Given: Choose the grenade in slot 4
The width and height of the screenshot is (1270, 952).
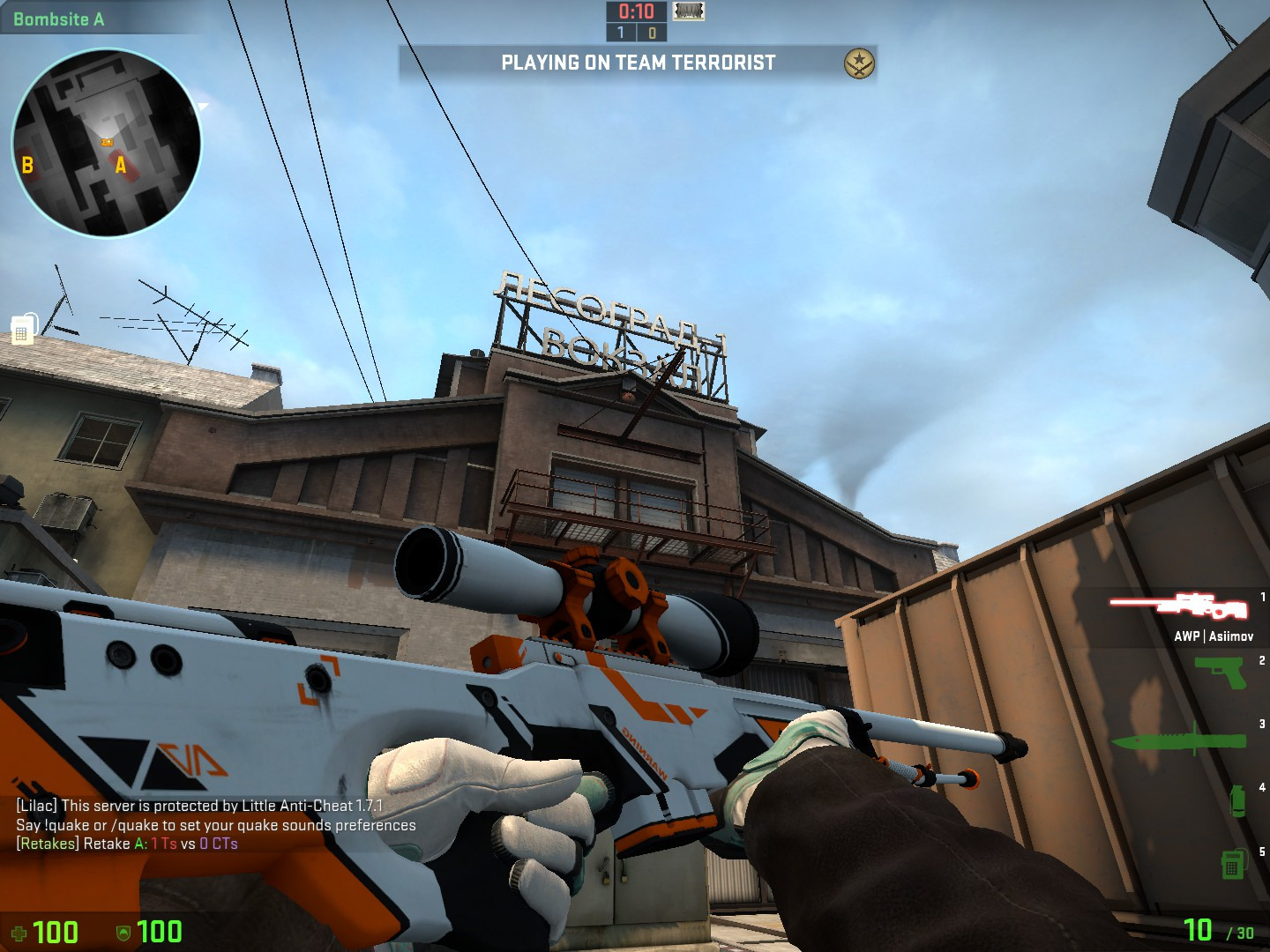Looking at the screenshot, I should click(1237, 800).
